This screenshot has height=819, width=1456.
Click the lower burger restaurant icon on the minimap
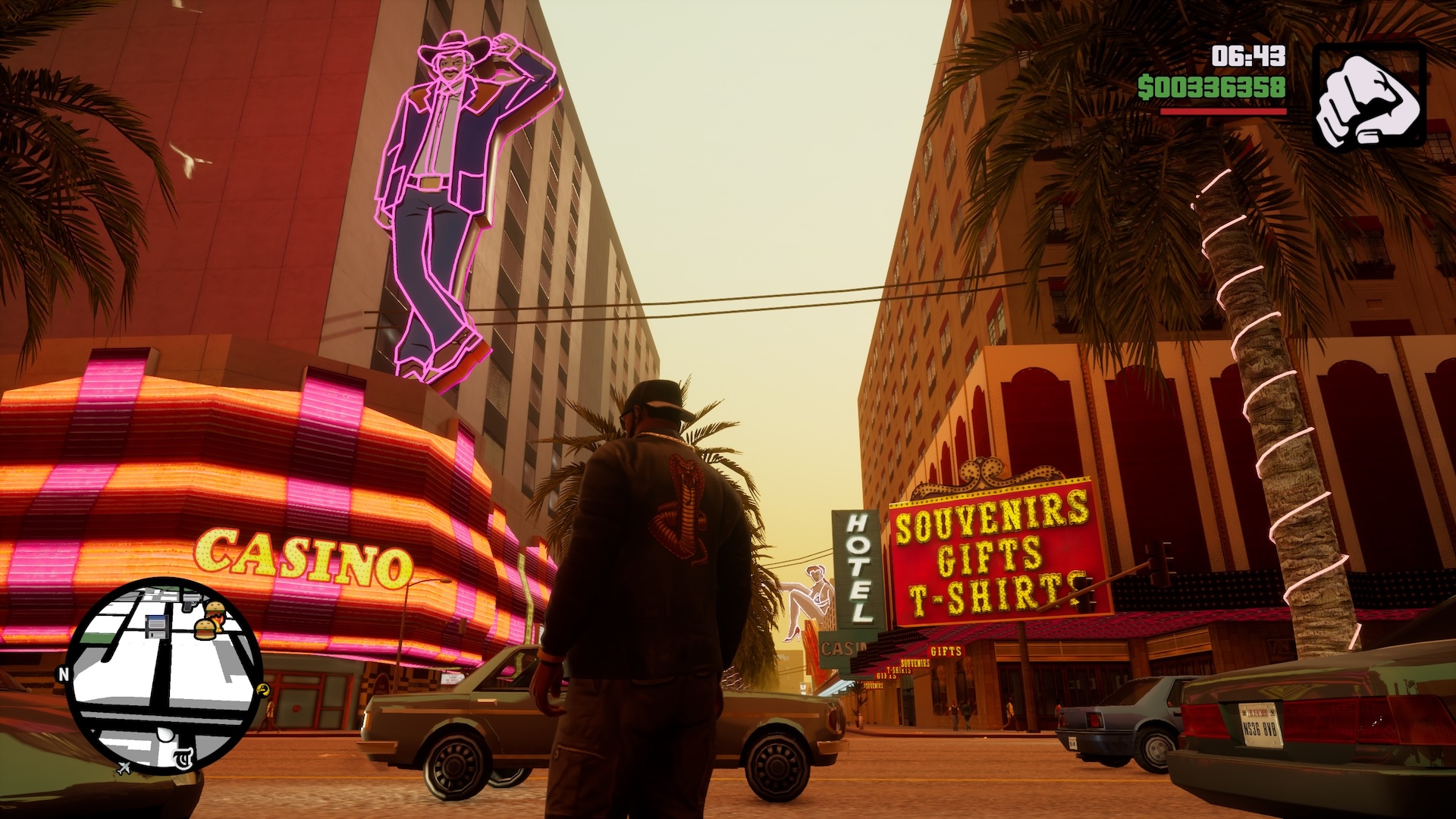pyautogui.click(x=206, y=629)
